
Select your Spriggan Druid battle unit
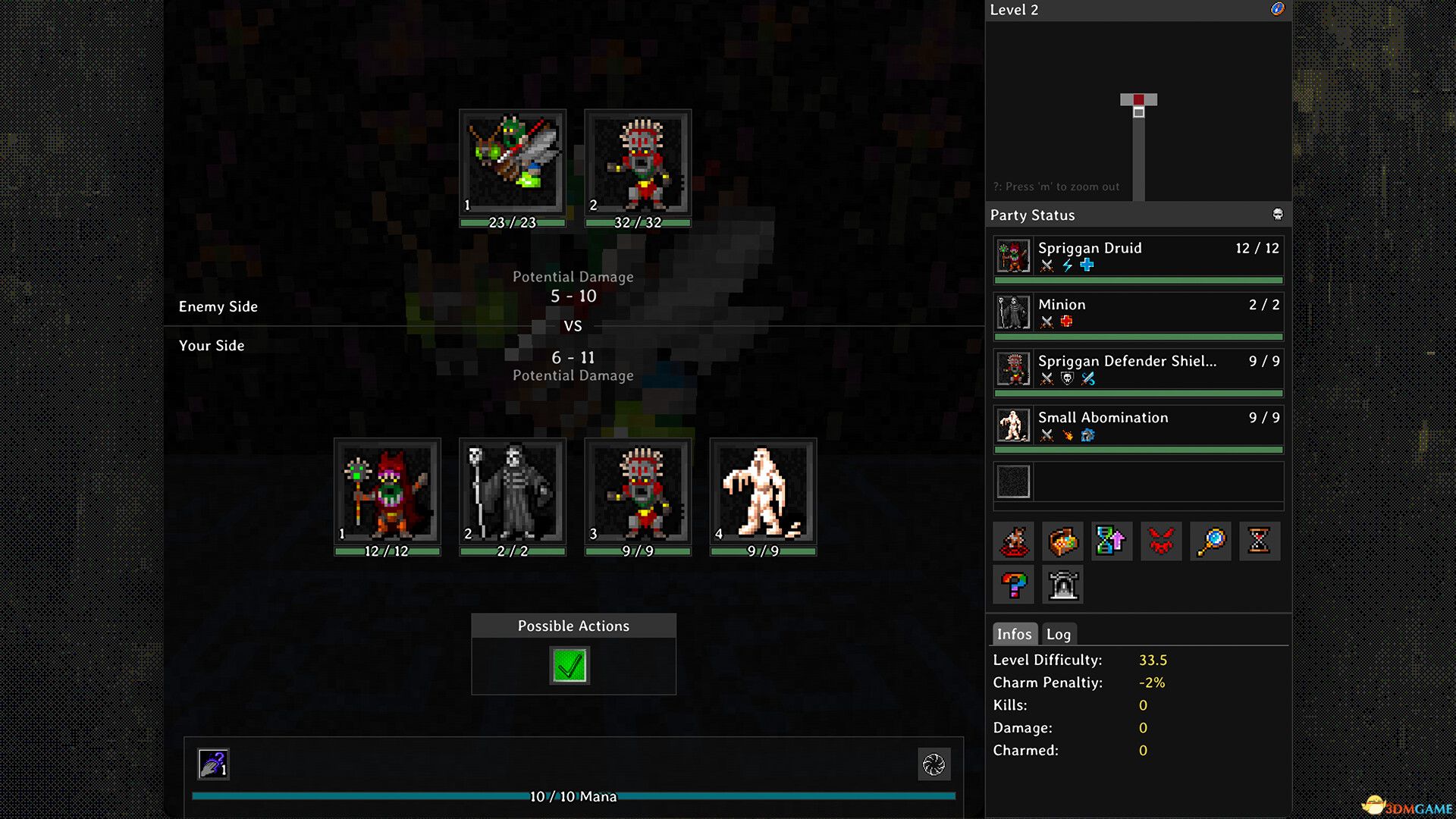click(x=388, y=491)
